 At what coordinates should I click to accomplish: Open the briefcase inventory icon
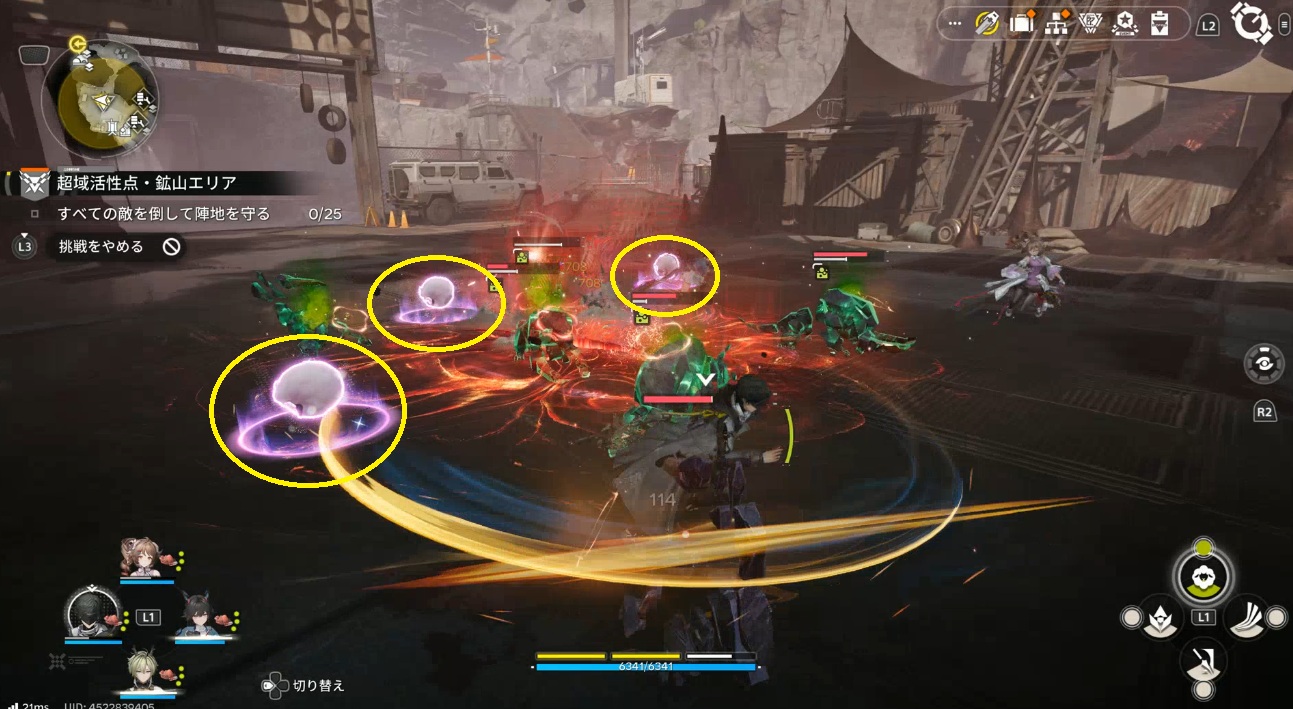(1021, 24)
